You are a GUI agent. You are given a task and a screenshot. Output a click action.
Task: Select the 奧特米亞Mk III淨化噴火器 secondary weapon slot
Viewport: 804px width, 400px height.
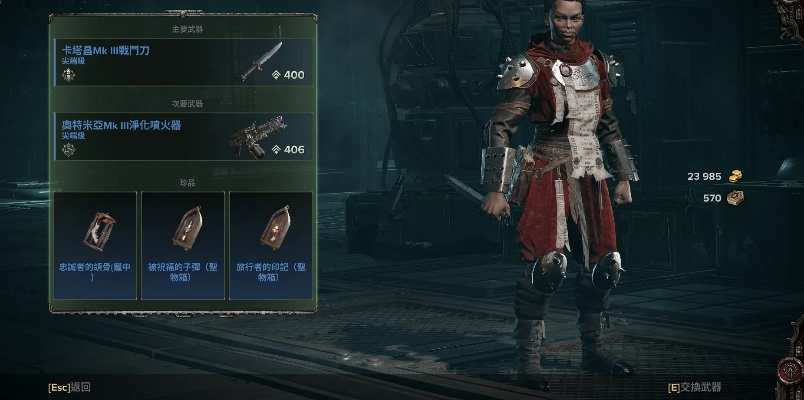coord(181,137)
